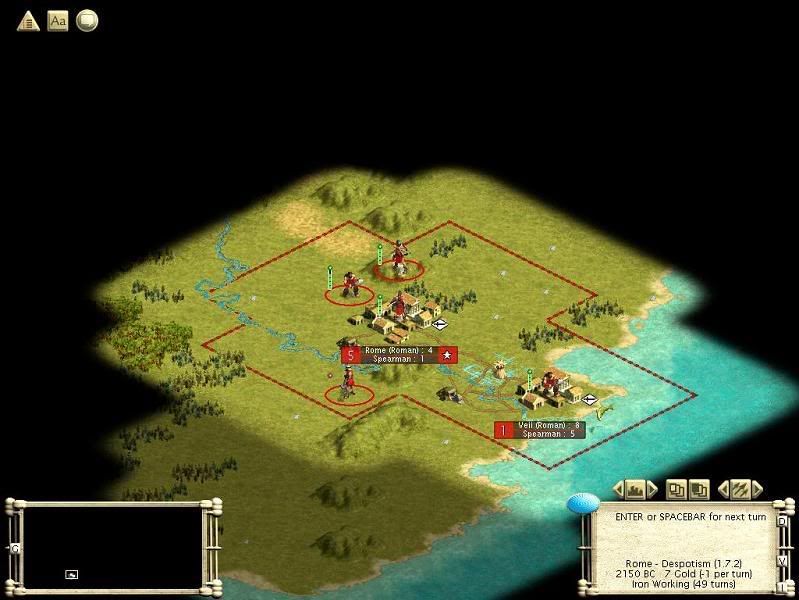The width and height of the screenshot is (799, 600).
Task: Click the world minimap panel
Action: [112, 546]
